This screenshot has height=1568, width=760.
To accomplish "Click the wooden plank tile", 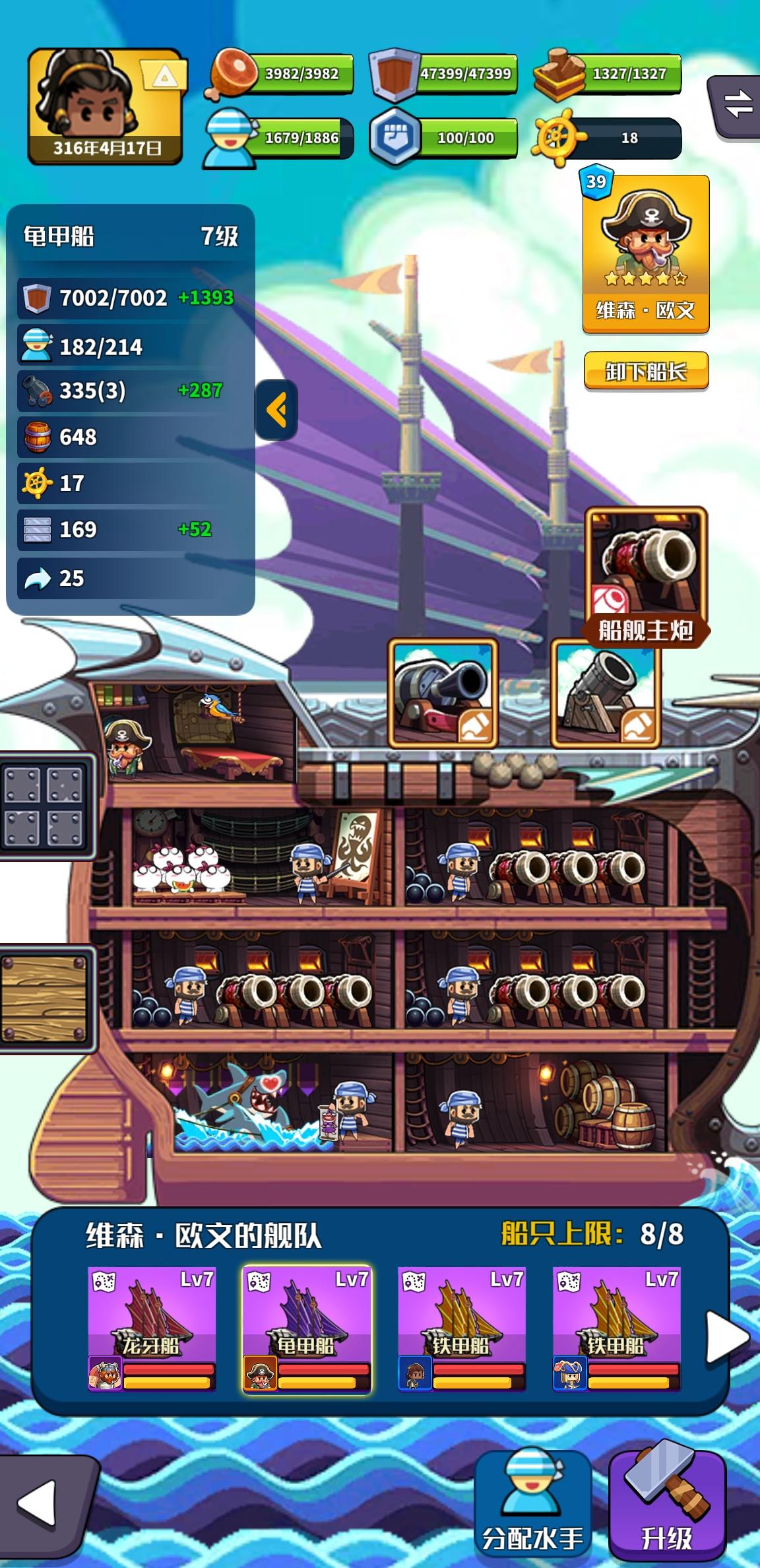I will click(x=45, y=997).
